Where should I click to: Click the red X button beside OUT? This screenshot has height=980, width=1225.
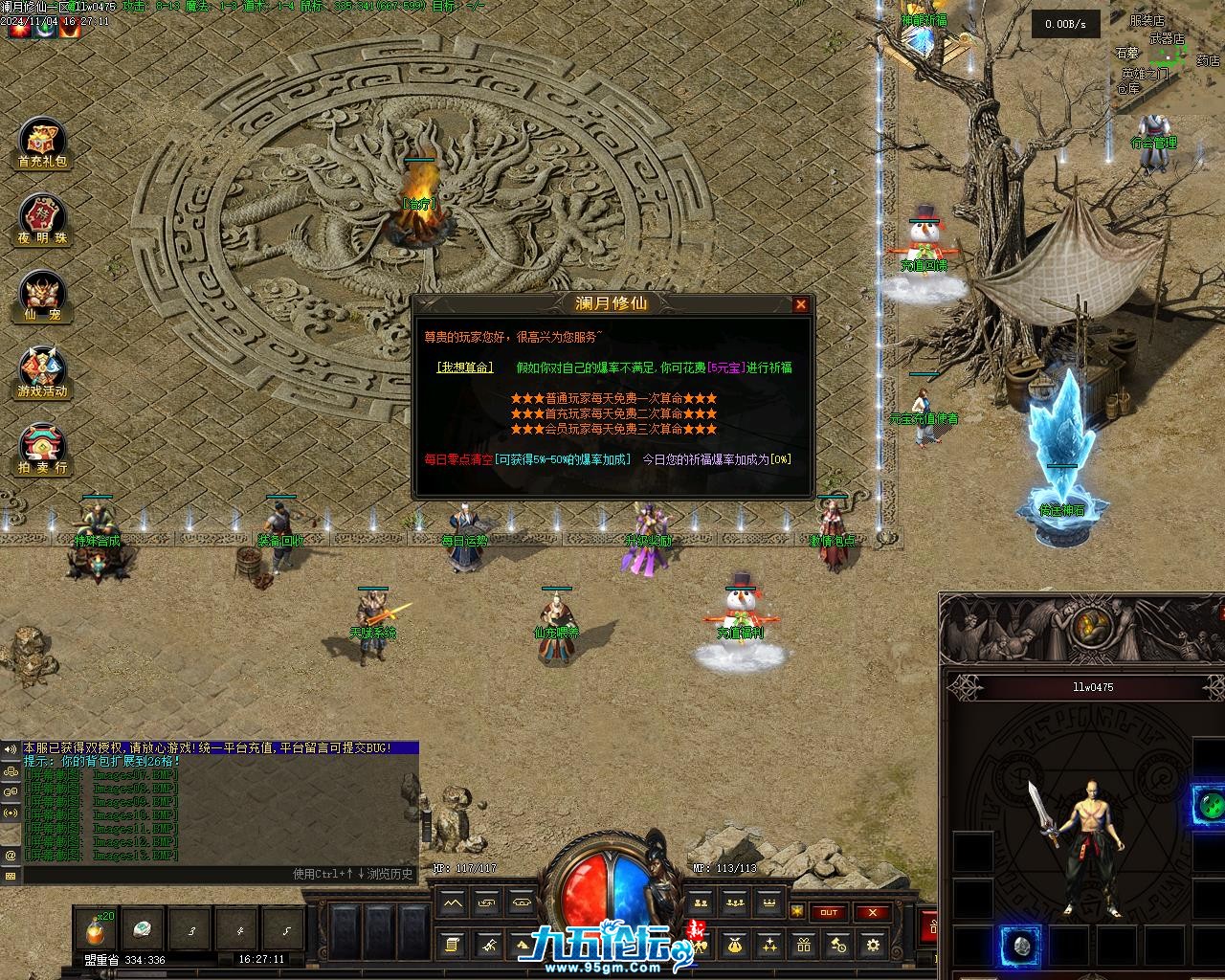pyautogui.click(x=872, y=912)
